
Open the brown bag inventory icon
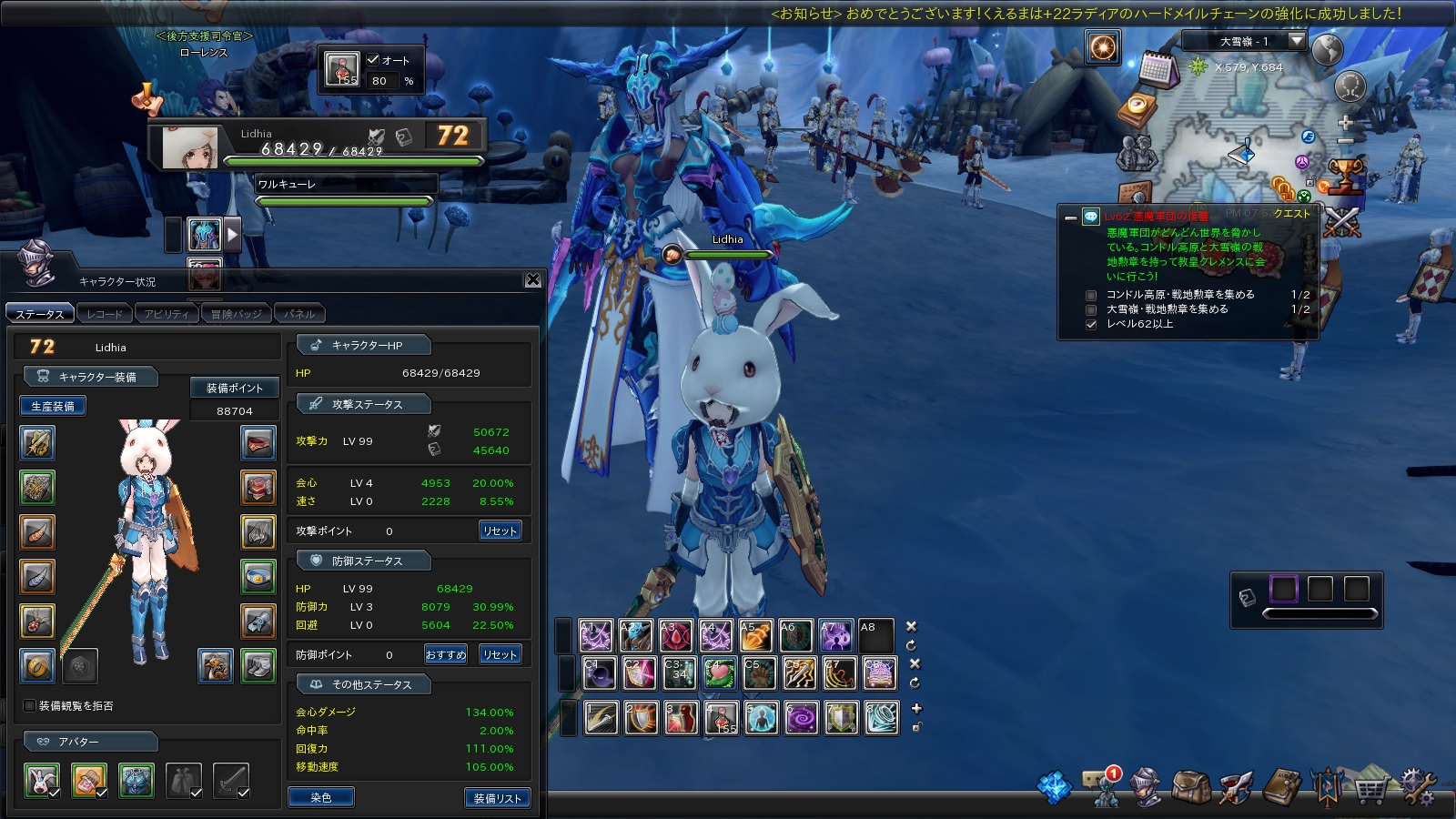tap(1189, 786)
